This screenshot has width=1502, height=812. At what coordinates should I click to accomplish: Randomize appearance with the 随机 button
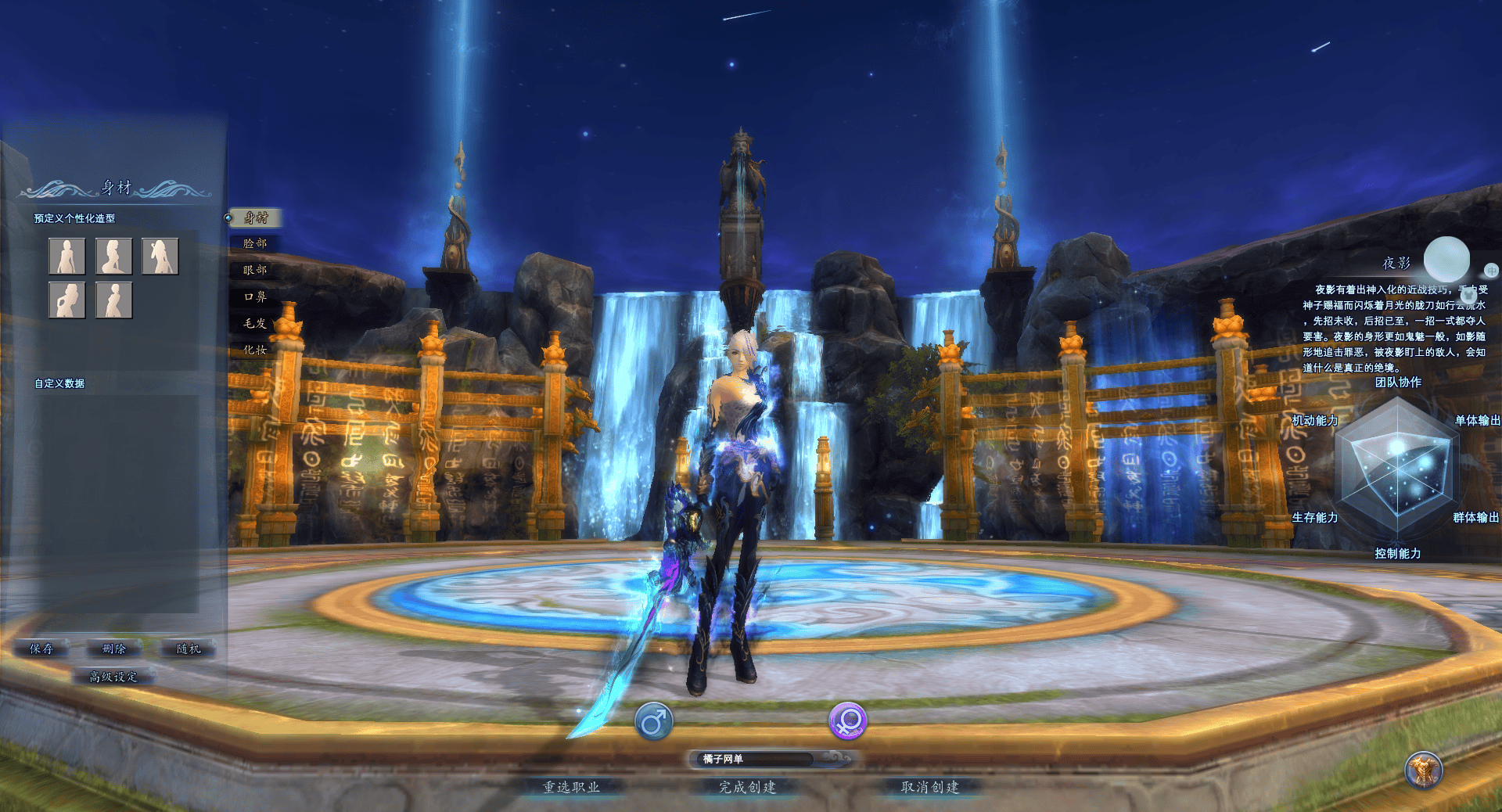point(188,649)
